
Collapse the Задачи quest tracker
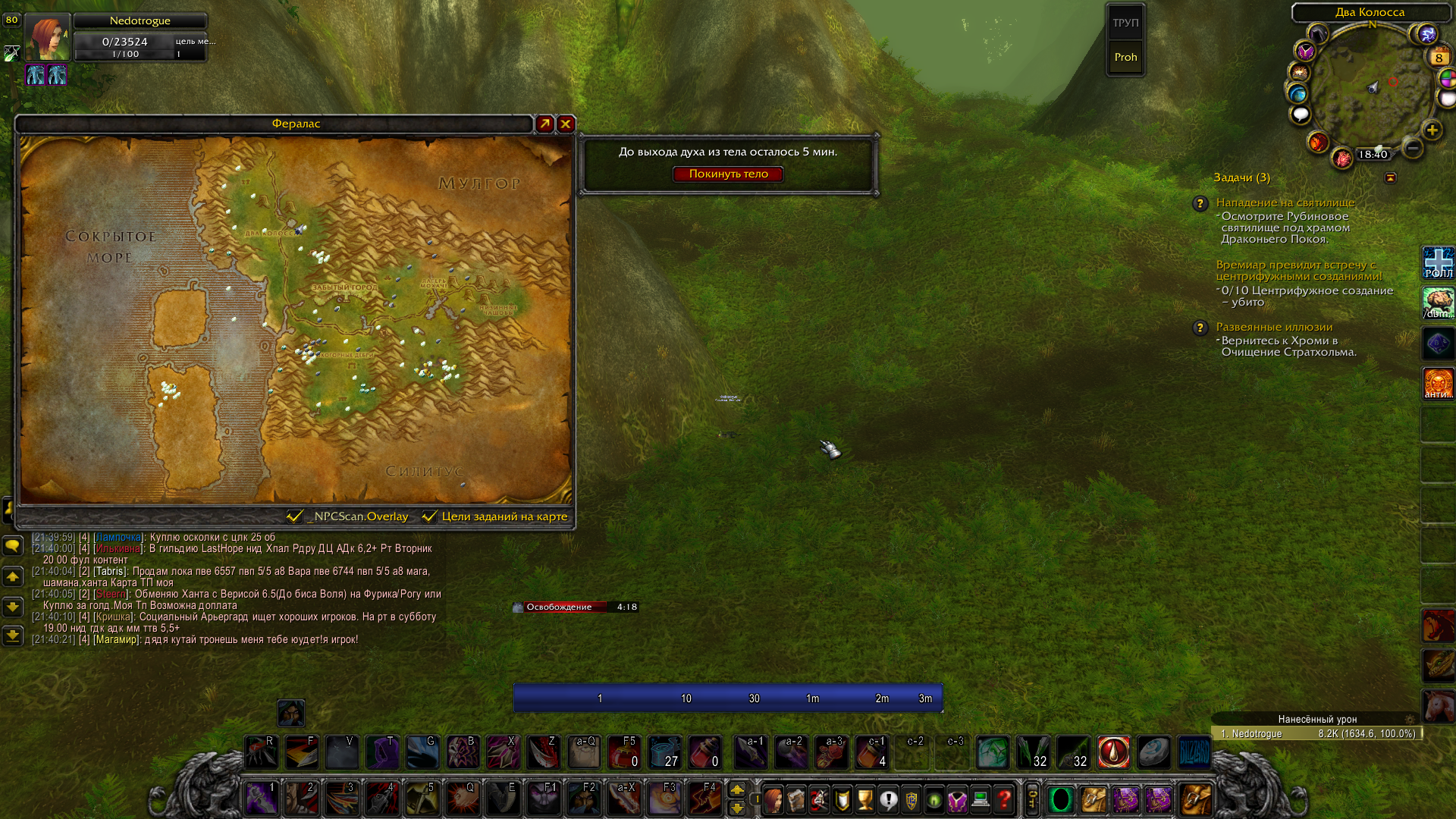tap(1390, 177)
